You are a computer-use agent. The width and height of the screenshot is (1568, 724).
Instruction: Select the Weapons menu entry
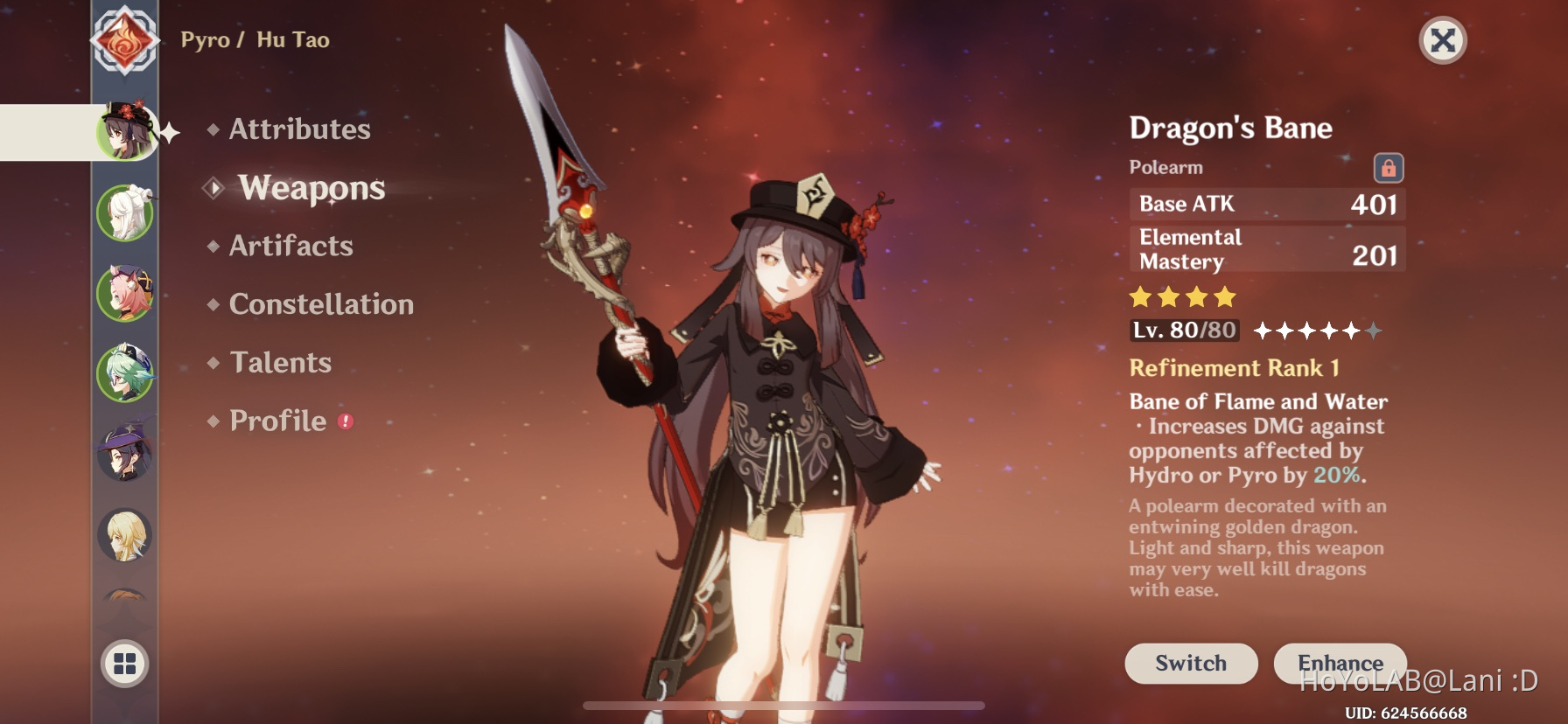point(311,188)
